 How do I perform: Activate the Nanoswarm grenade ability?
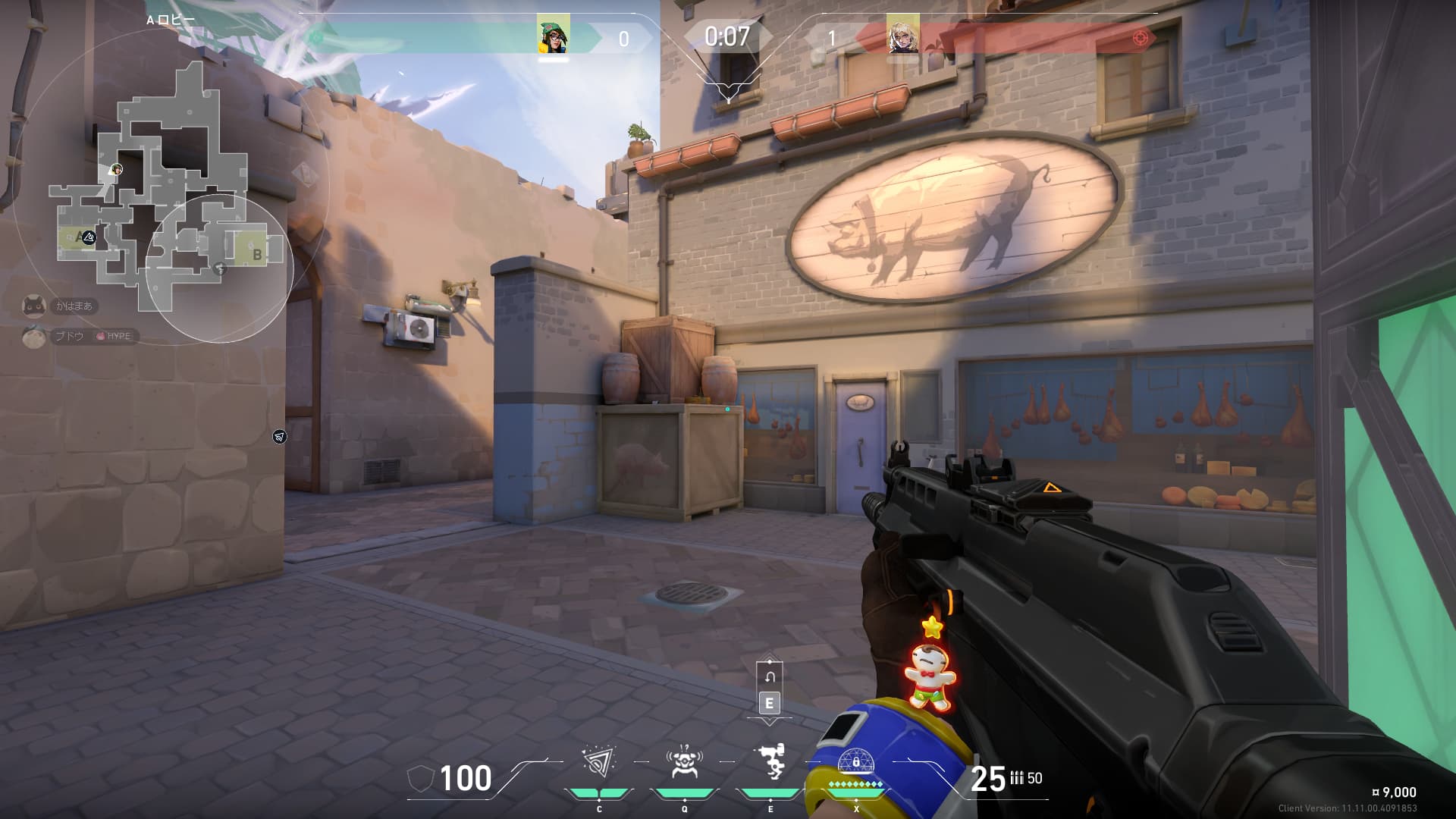(x=598, y=762)
